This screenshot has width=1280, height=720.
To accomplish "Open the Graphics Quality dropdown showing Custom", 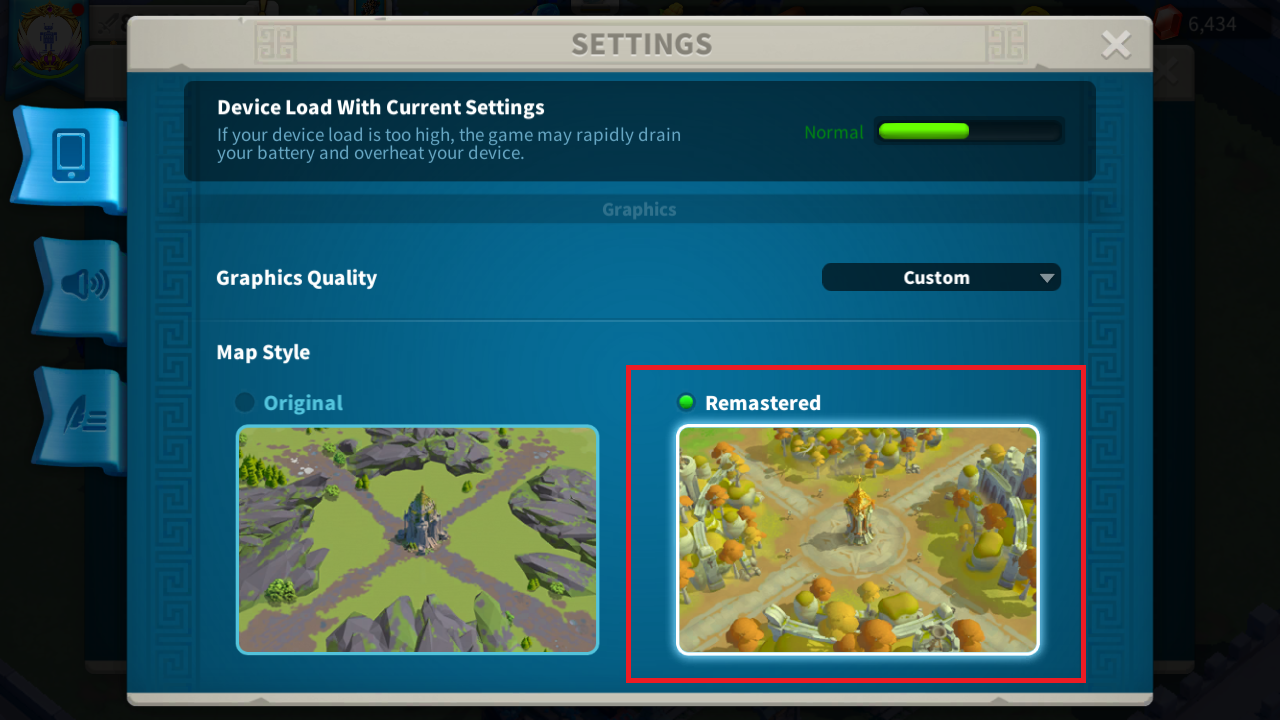I will [940, 277].
